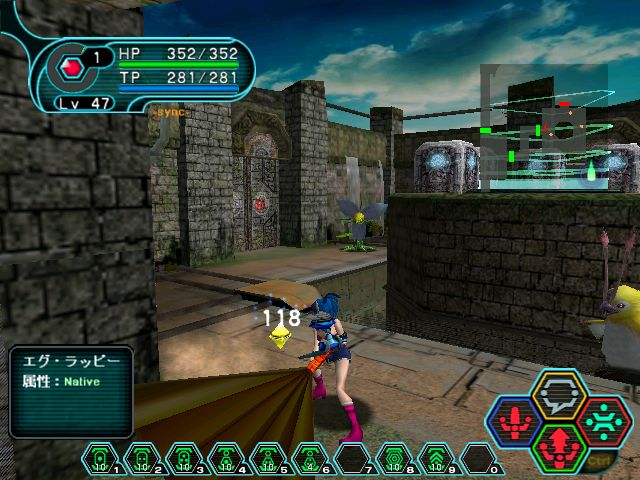Cast the technique in slot 5
640x480 pixels.
tap(269, 458)
